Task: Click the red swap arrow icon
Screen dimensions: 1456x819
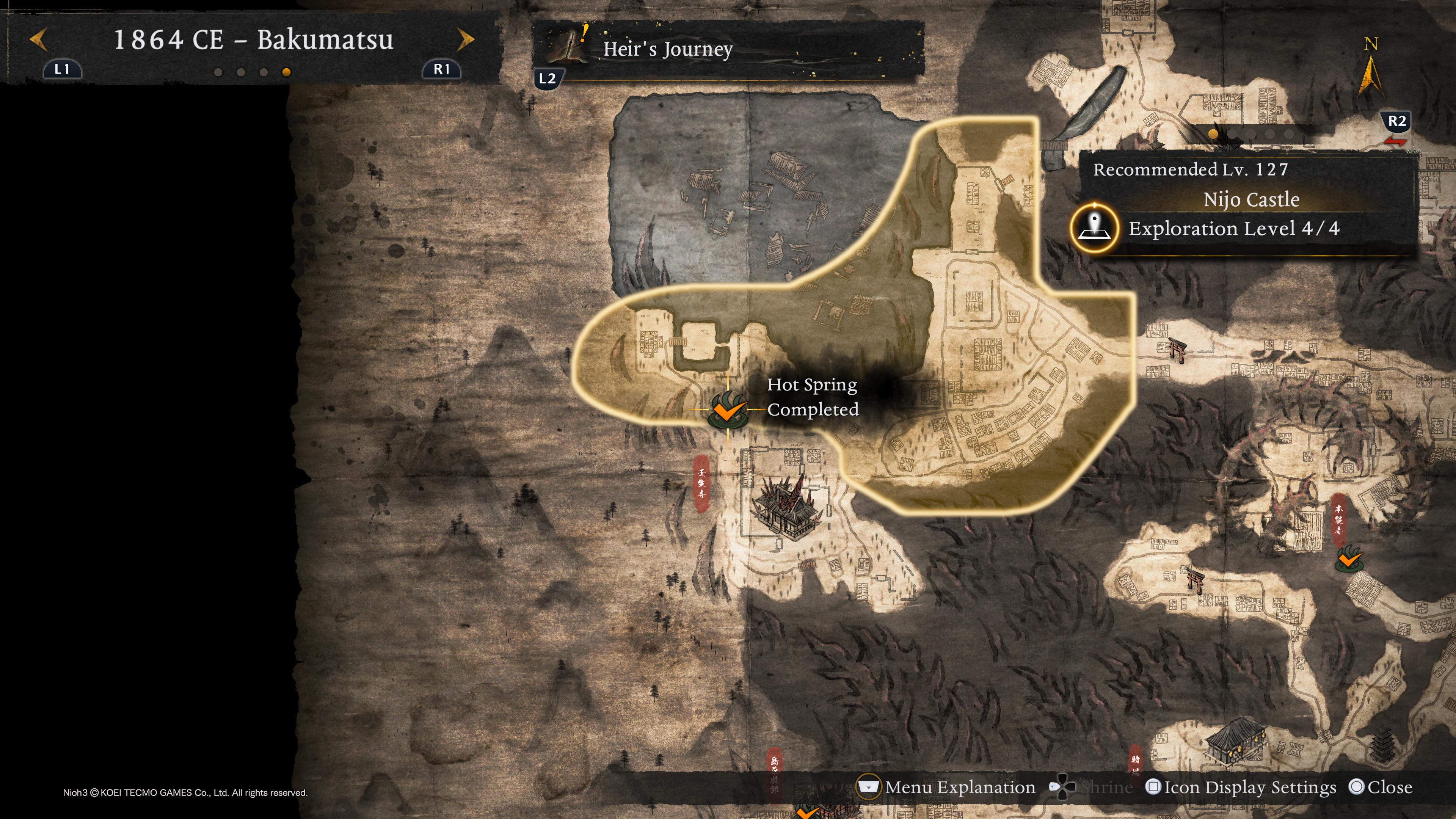Action: click(1395, 141)
